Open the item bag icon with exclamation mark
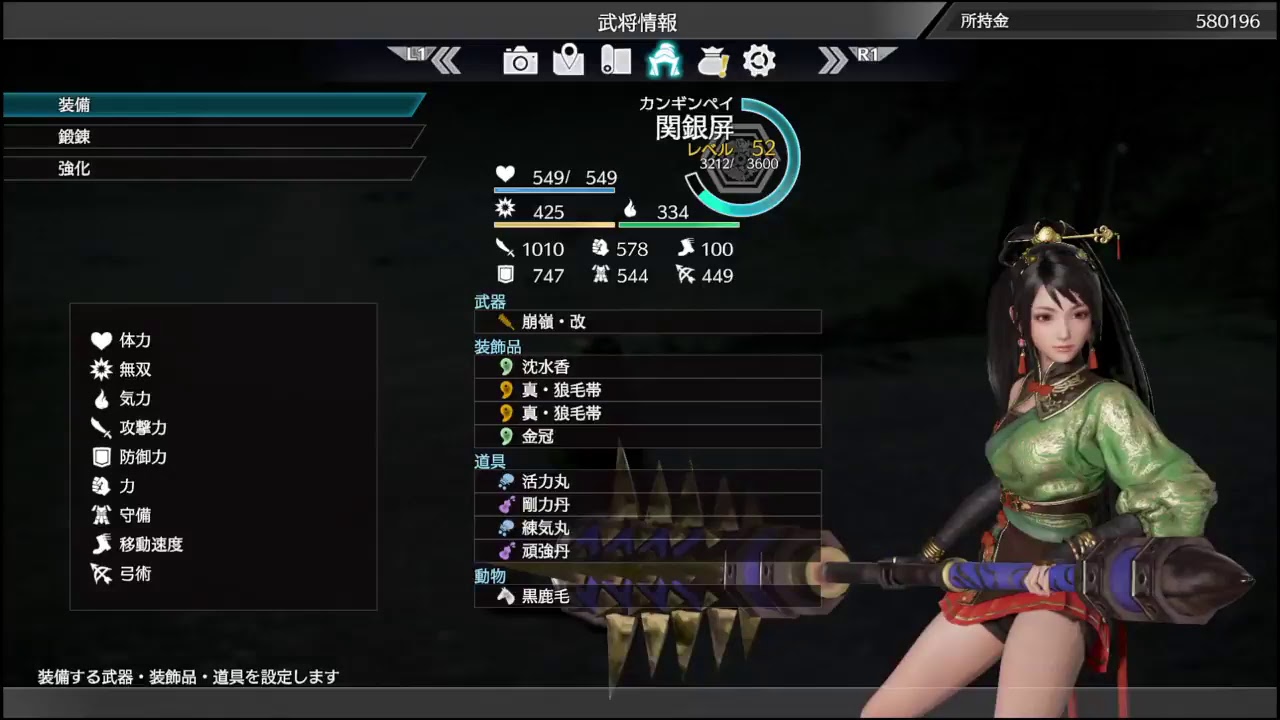 click(x=711, y=61)
